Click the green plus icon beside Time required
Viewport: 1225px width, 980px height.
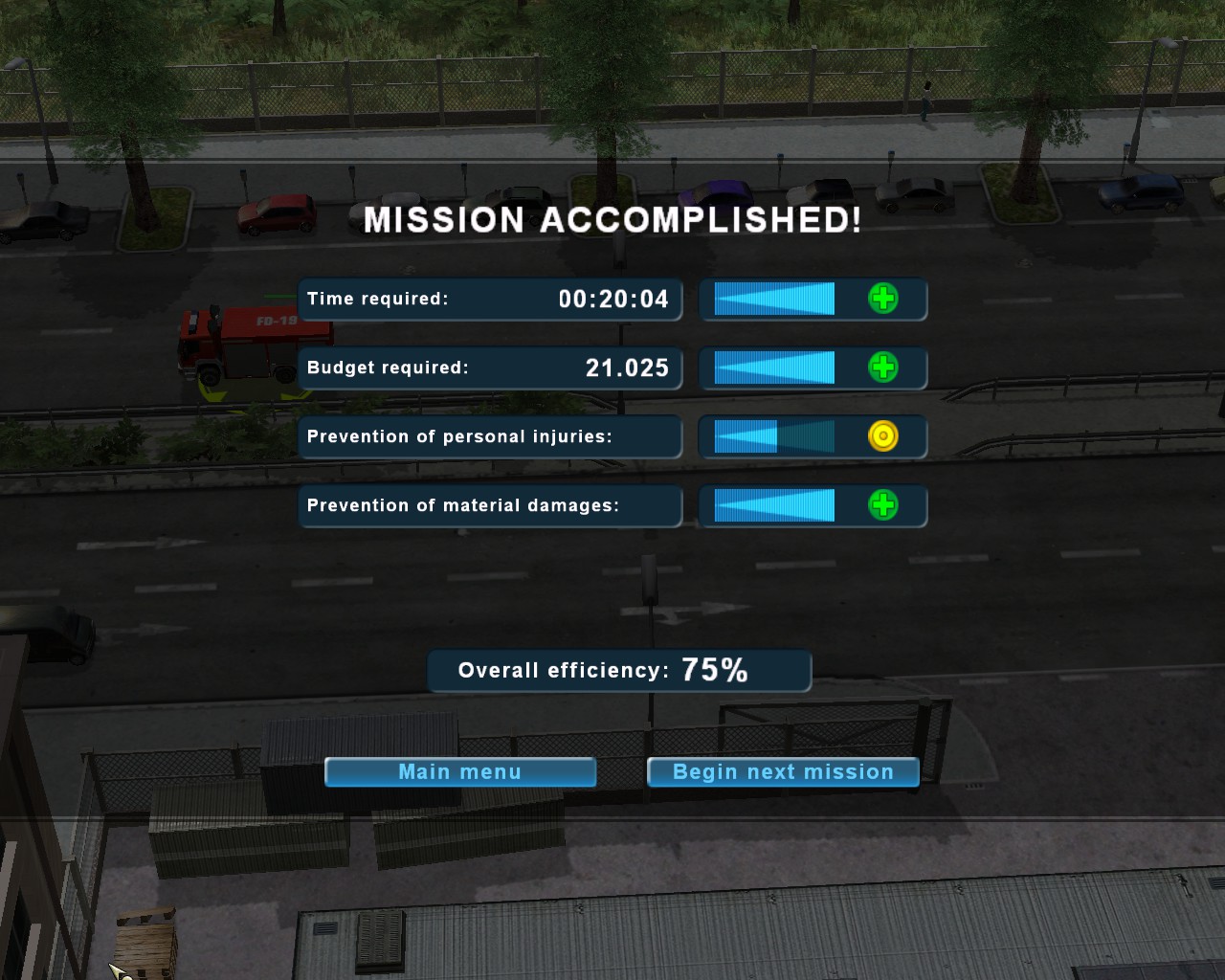pos(885,299)
